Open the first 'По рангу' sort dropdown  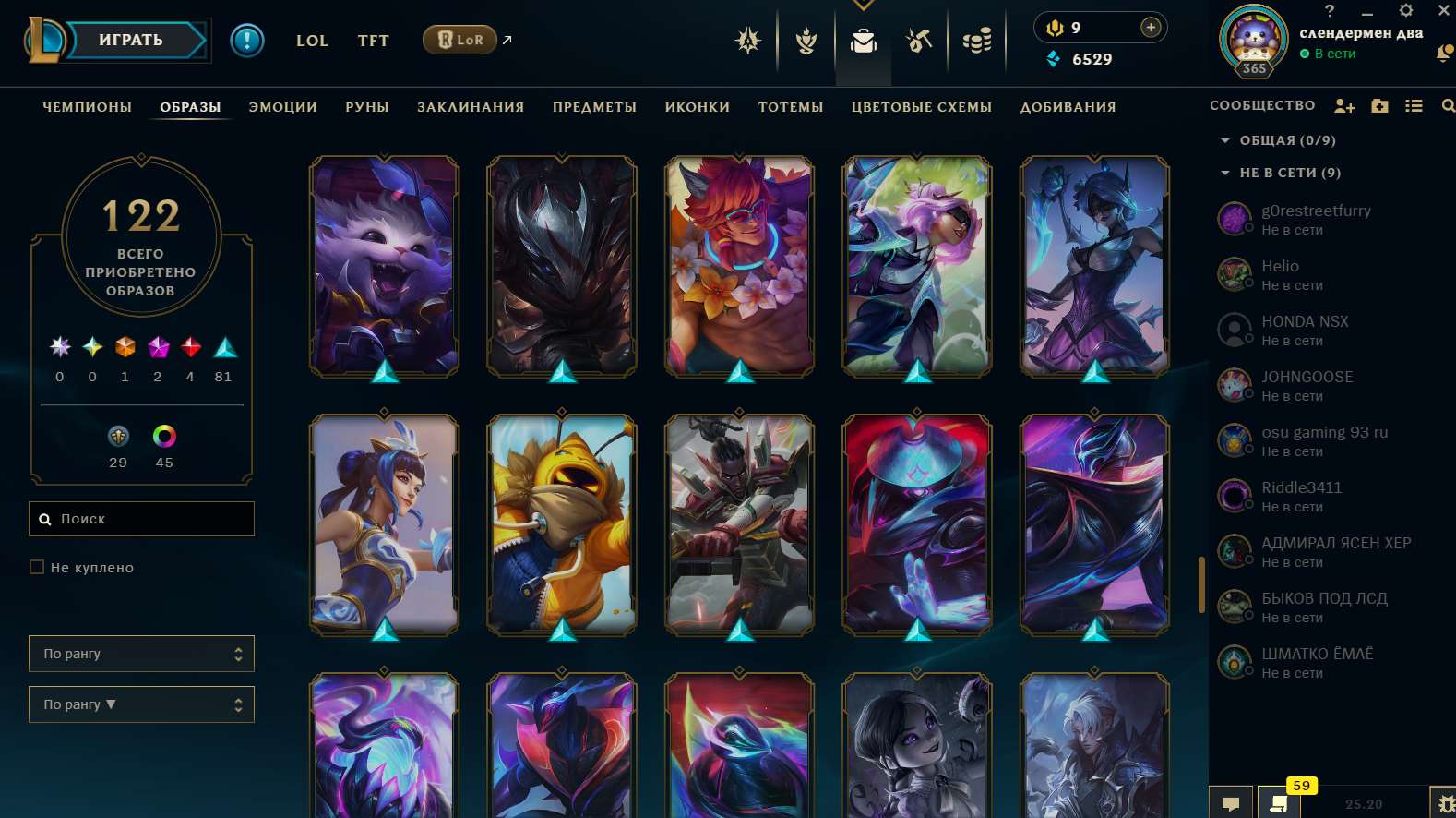pyautogui.click(x=141, y=654)
